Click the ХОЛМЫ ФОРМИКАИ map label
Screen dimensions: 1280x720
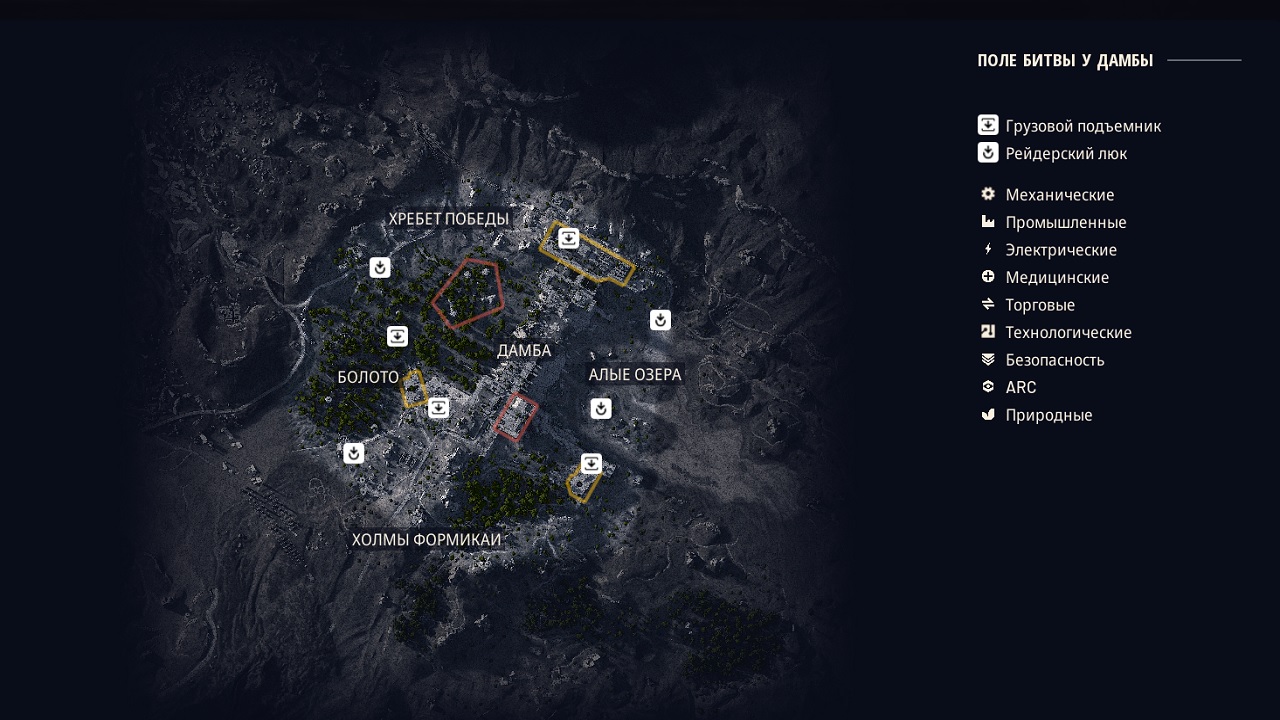tap(426, 540)
